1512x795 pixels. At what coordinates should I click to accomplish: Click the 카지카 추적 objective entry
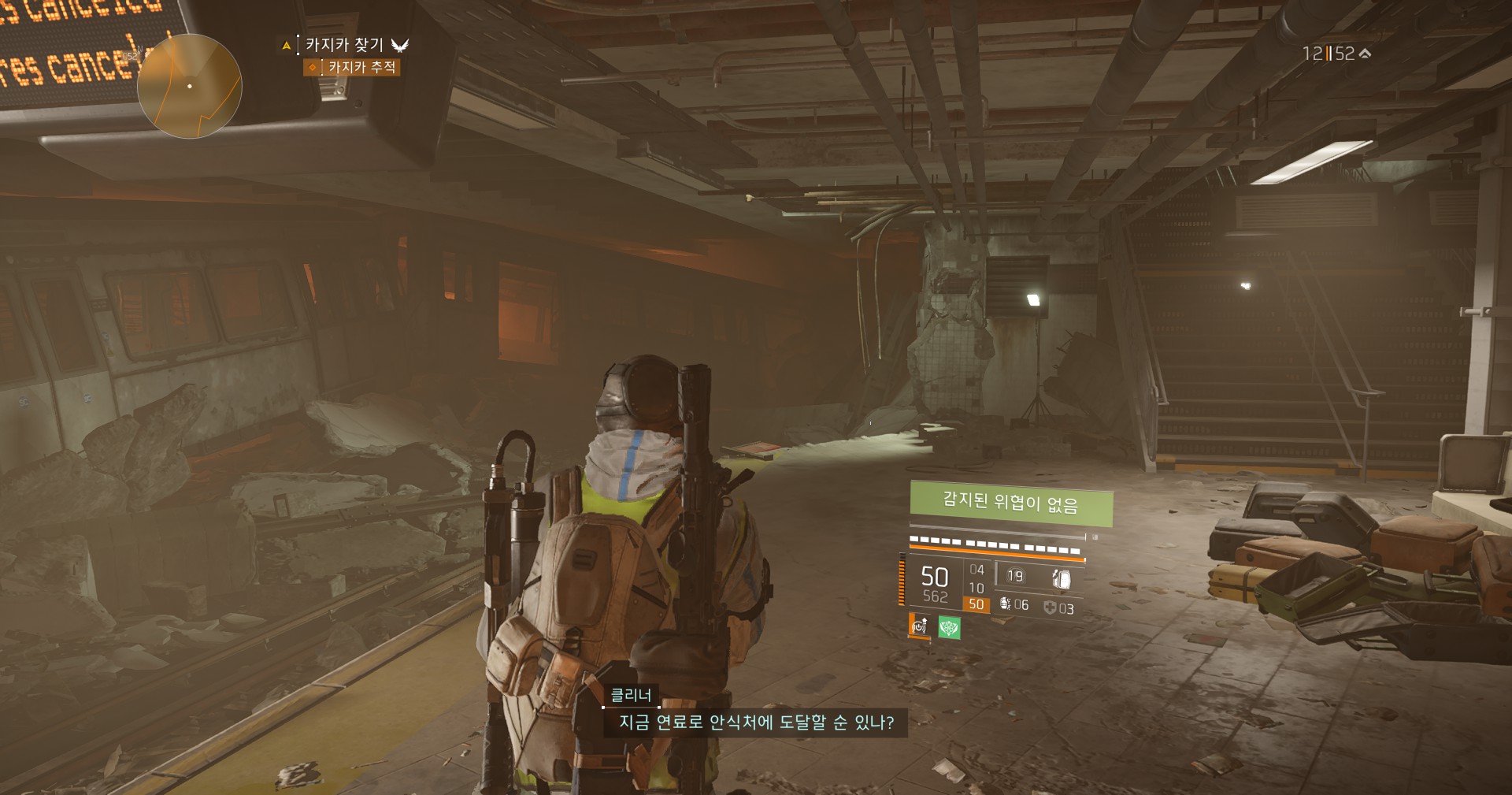pyautogui.click(x=361, y=68)
